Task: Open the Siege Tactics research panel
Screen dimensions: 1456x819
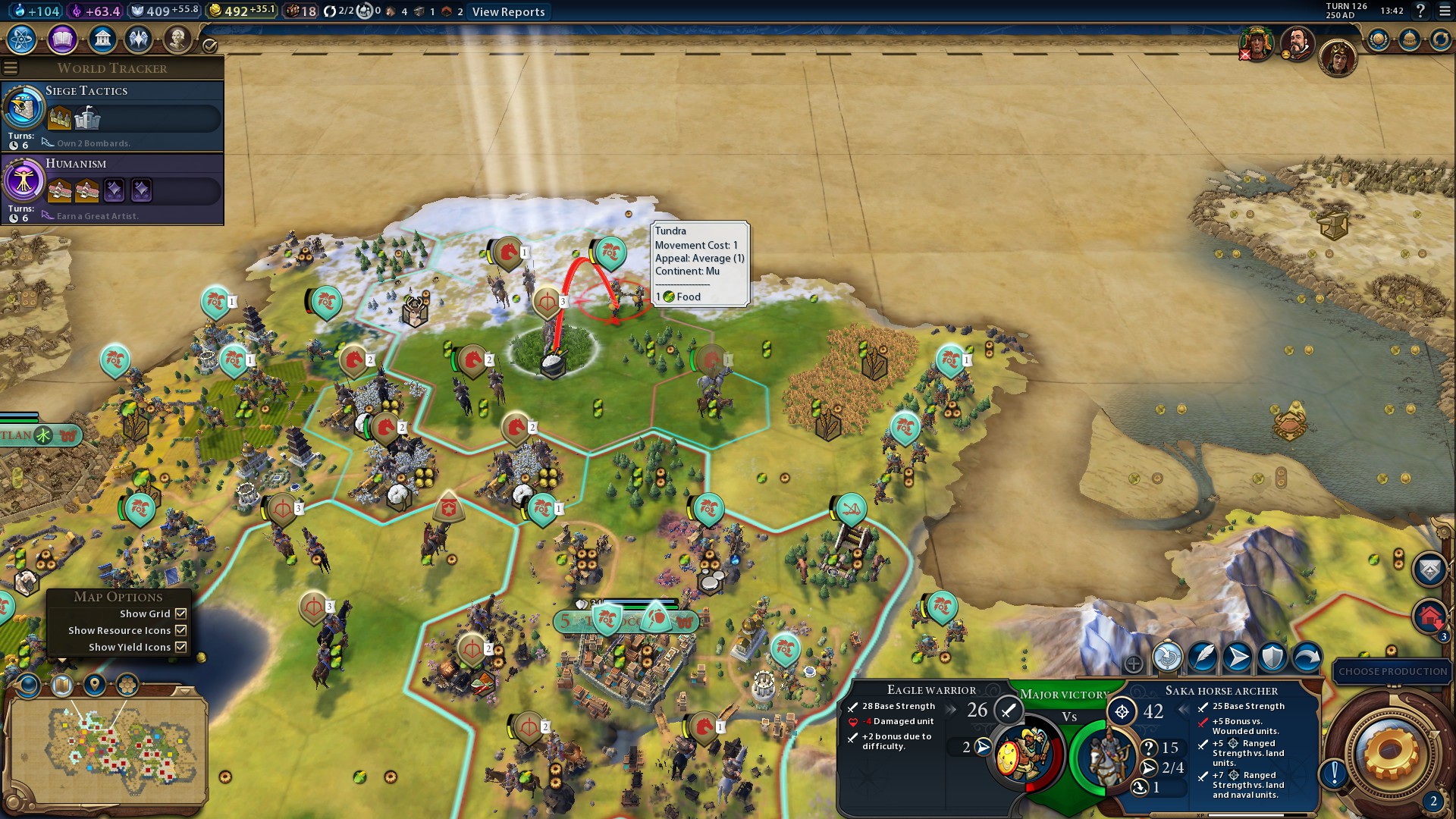Action: [112, 115]
